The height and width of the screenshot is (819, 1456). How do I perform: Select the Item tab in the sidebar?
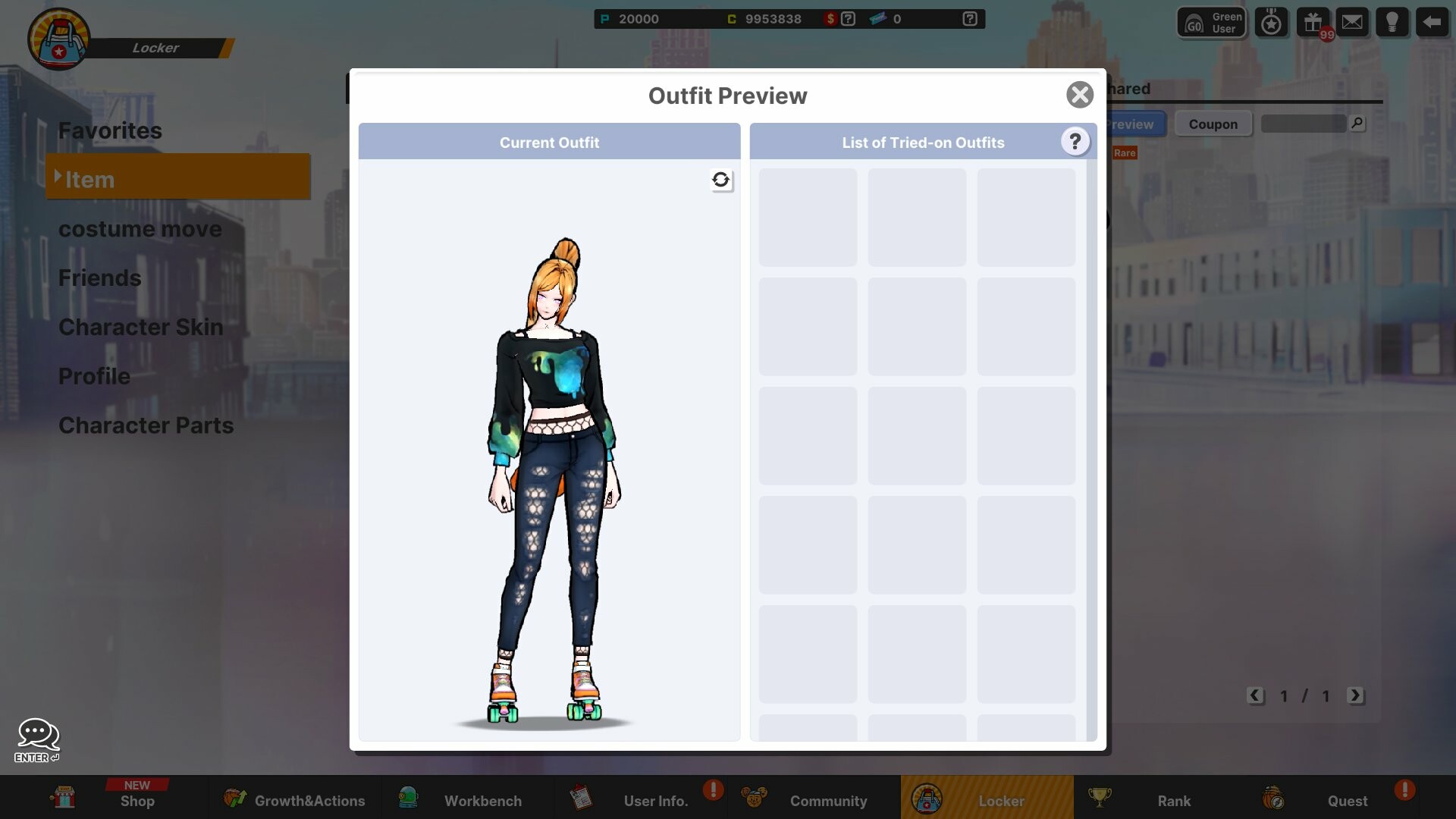91,179
